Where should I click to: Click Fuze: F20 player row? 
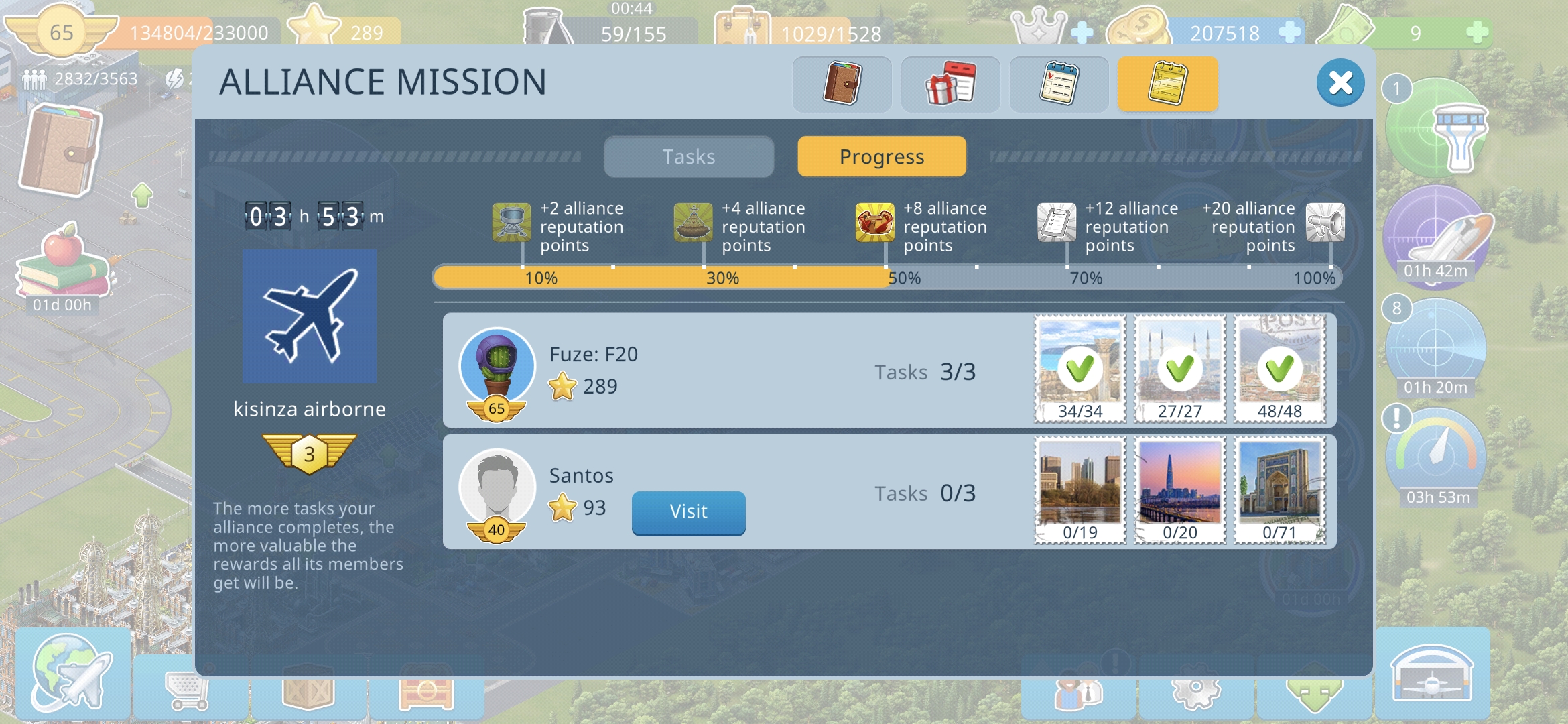[737, 370]
